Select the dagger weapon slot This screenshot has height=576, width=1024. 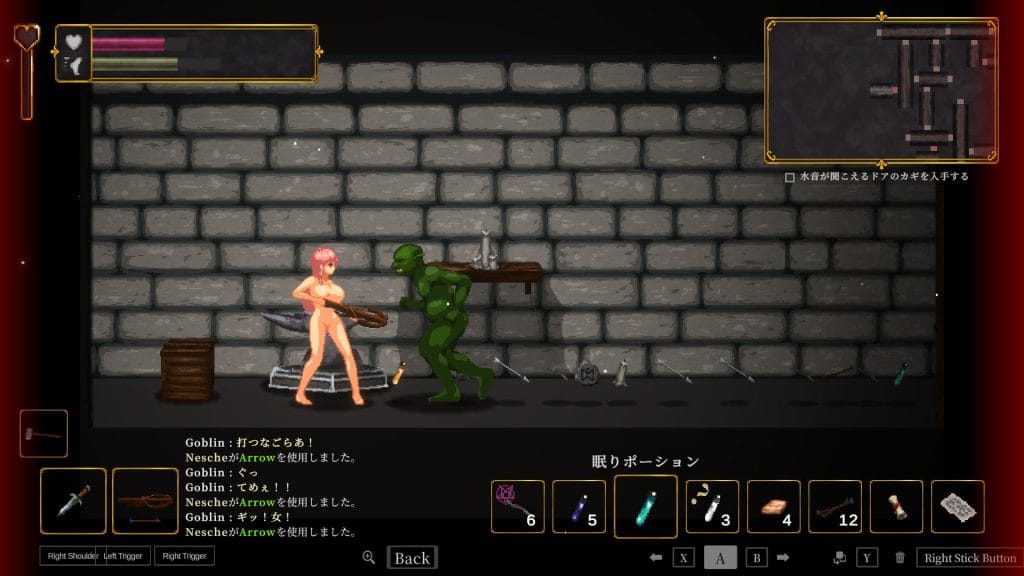(73, 500)
